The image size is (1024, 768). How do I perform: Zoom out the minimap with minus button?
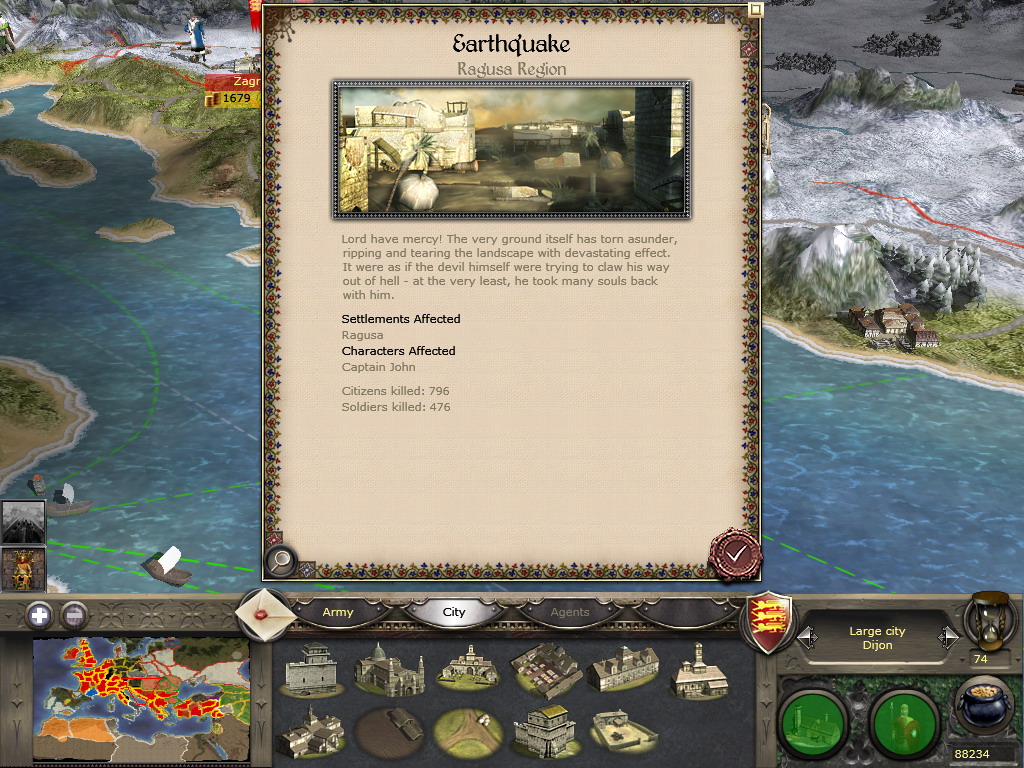[x=74, y=614]
